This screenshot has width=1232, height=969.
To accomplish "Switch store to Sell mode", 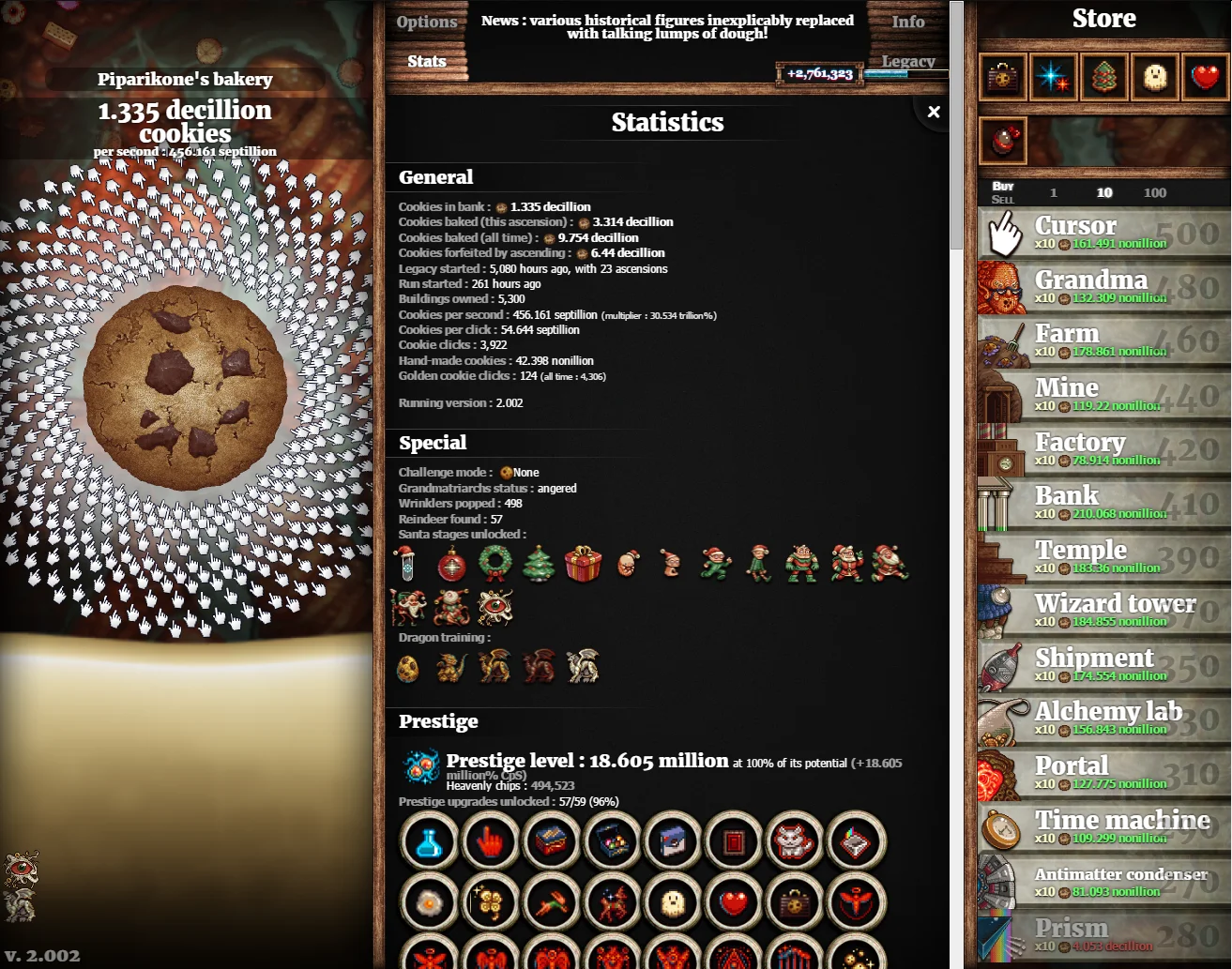I will click(1002, 200).
